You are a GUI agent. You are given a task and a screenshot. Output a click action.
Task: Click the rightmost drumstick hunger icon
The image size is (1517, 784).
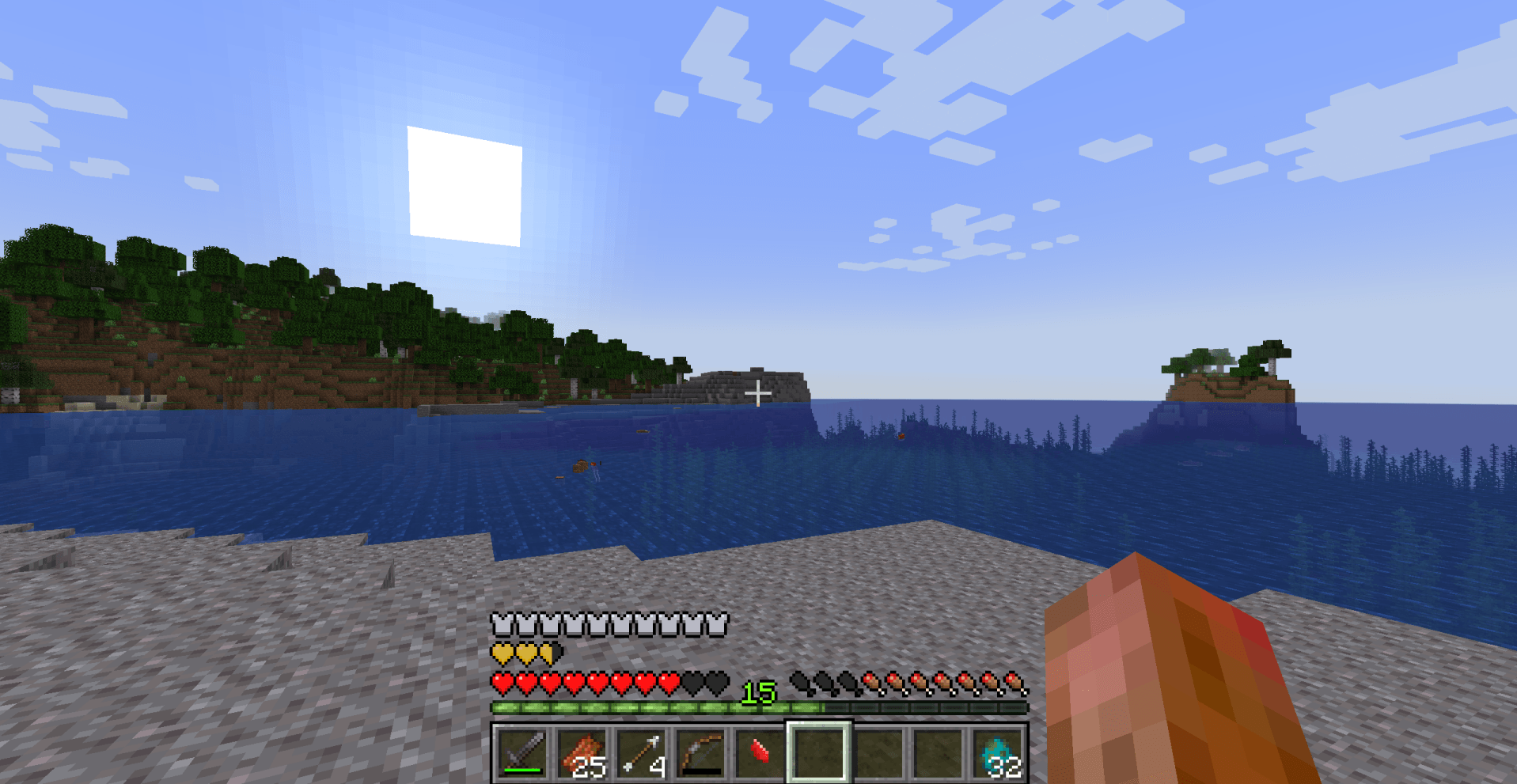pyautogui.click(x=1015, y=680)
